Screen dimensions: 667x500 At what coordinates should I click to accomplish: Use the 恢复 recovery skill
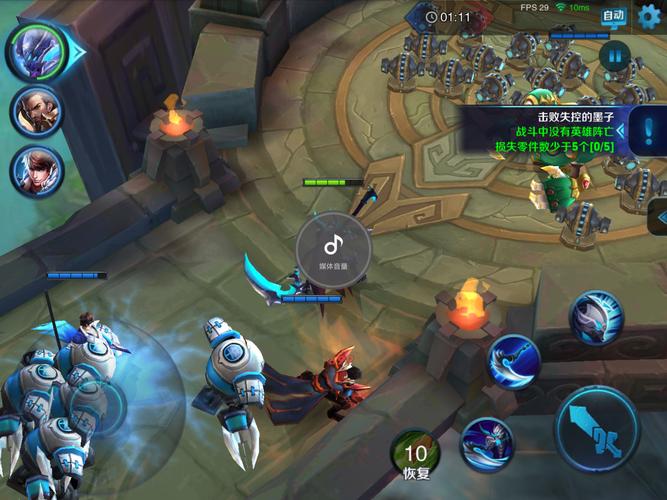click(x=415, y=451)
